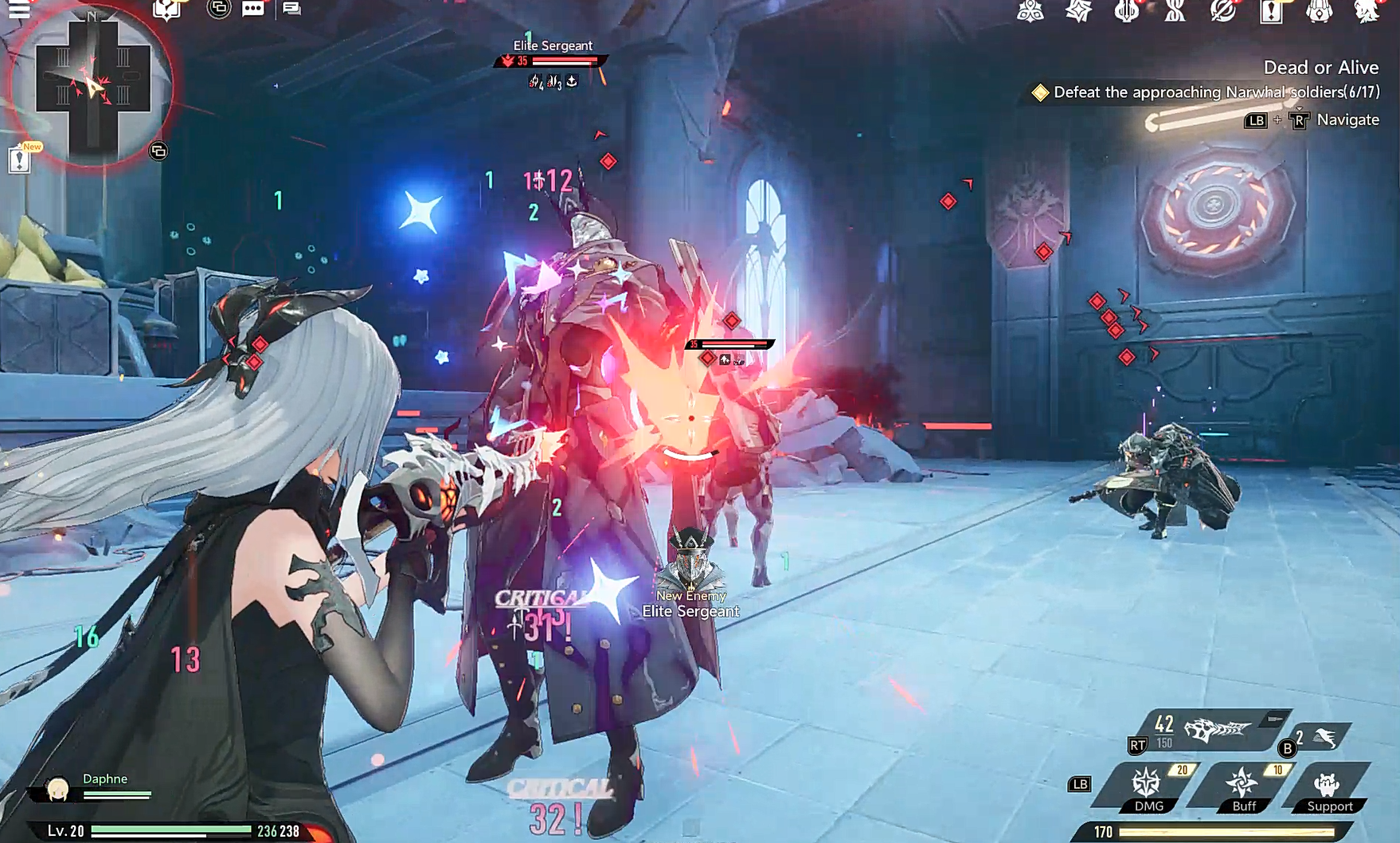
Task: Open the chat speech bubble with dots
Action: [252, 9]
